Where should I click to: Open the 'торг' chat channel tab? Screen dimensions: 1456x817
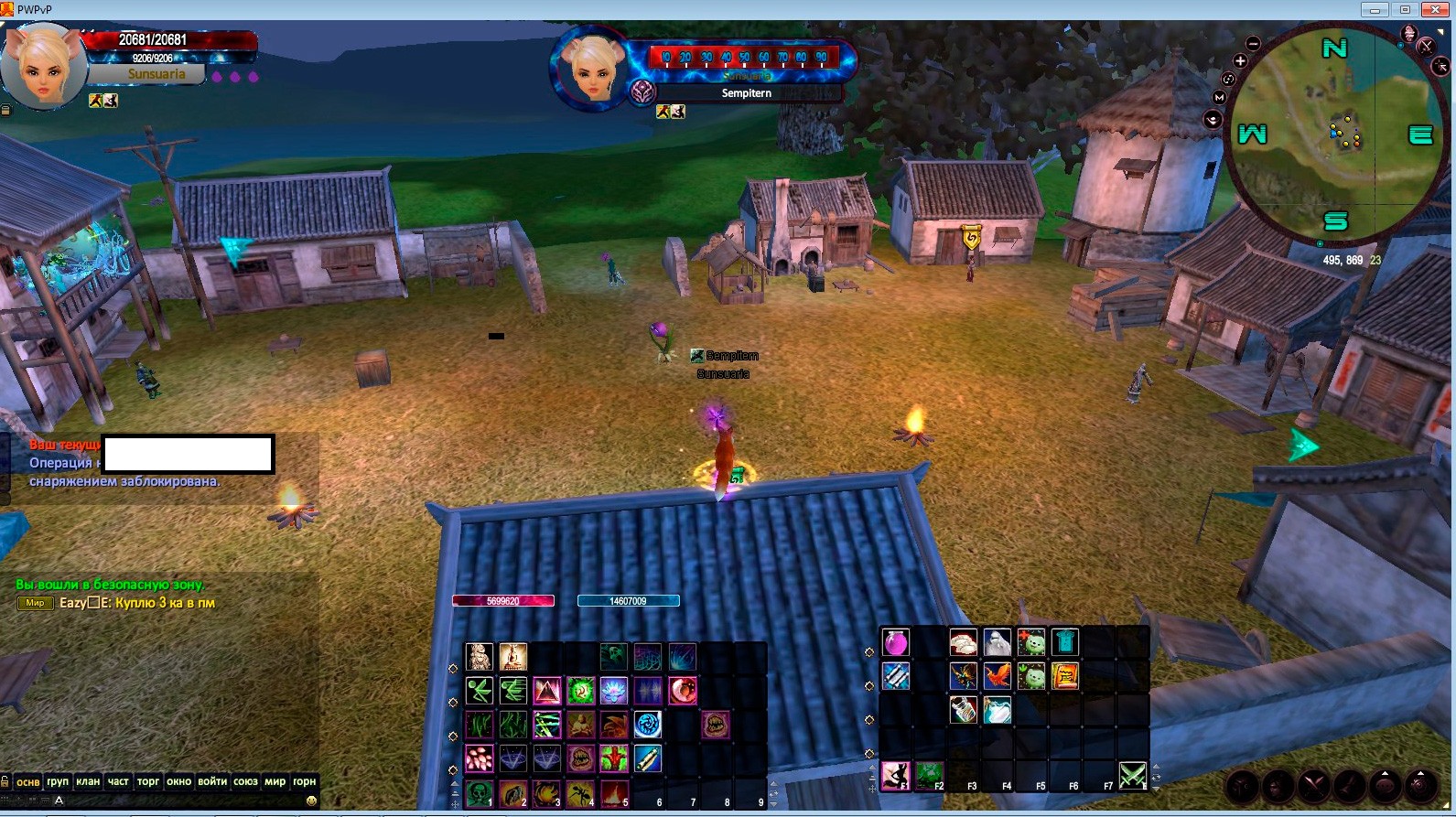coord(148,781)
